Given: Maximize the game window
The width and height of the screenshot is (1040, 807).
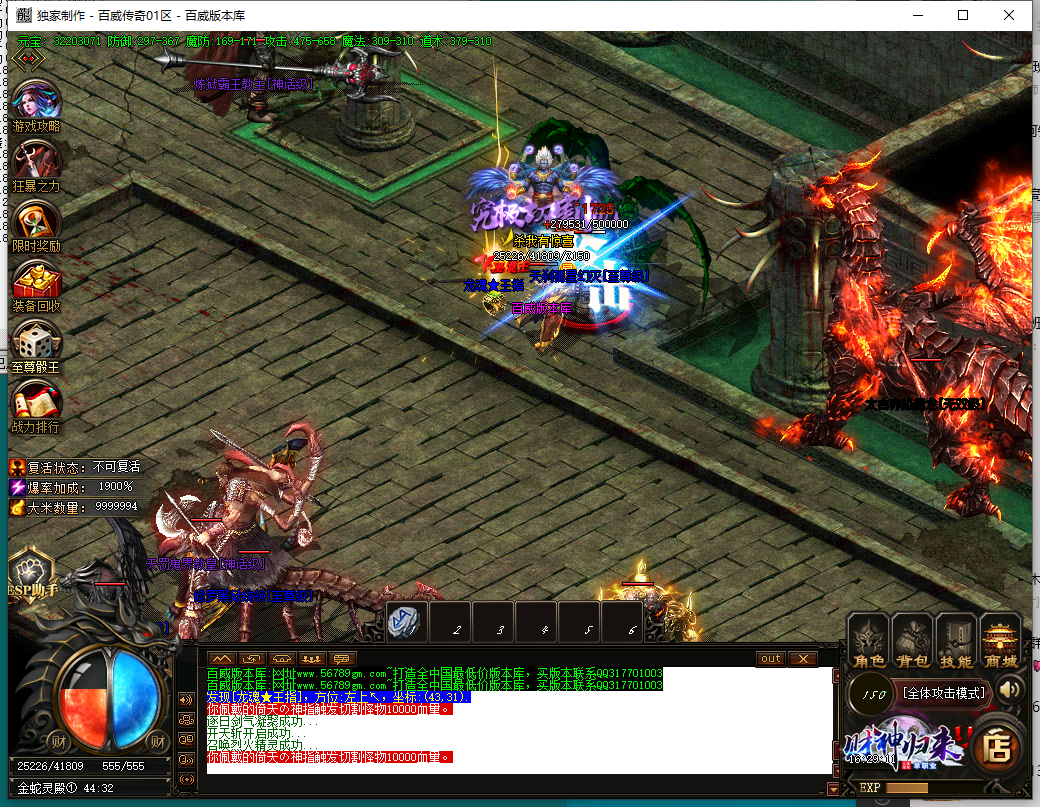Looking at the screenshot, I should [x=963, y=15].
